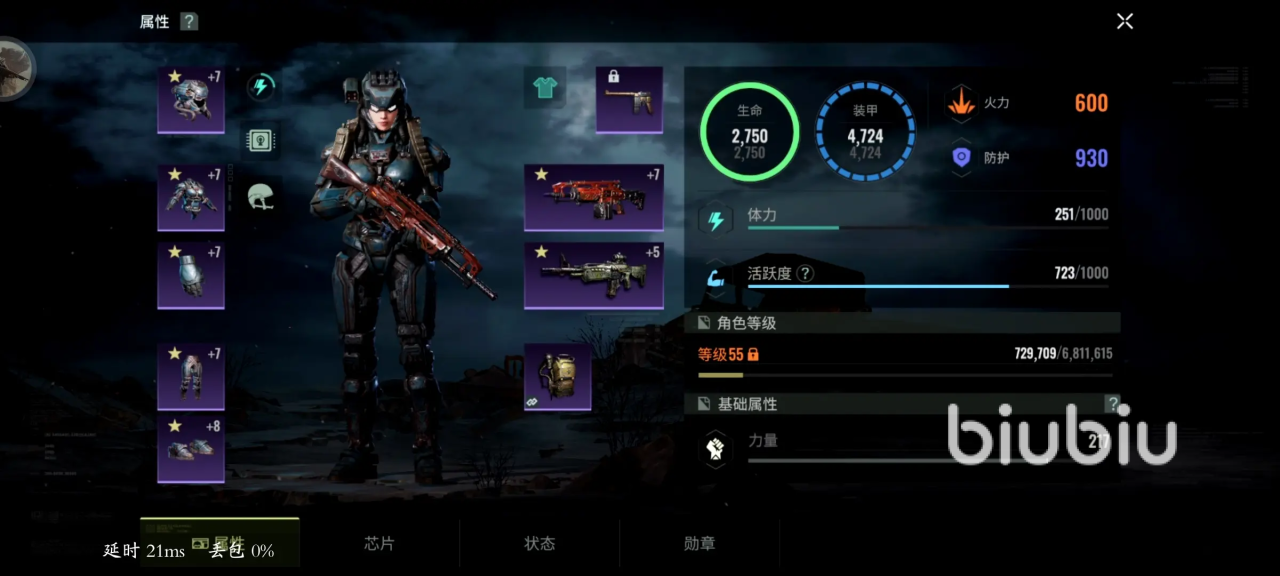Switch to the 芯片 tab

pos(380,544)
